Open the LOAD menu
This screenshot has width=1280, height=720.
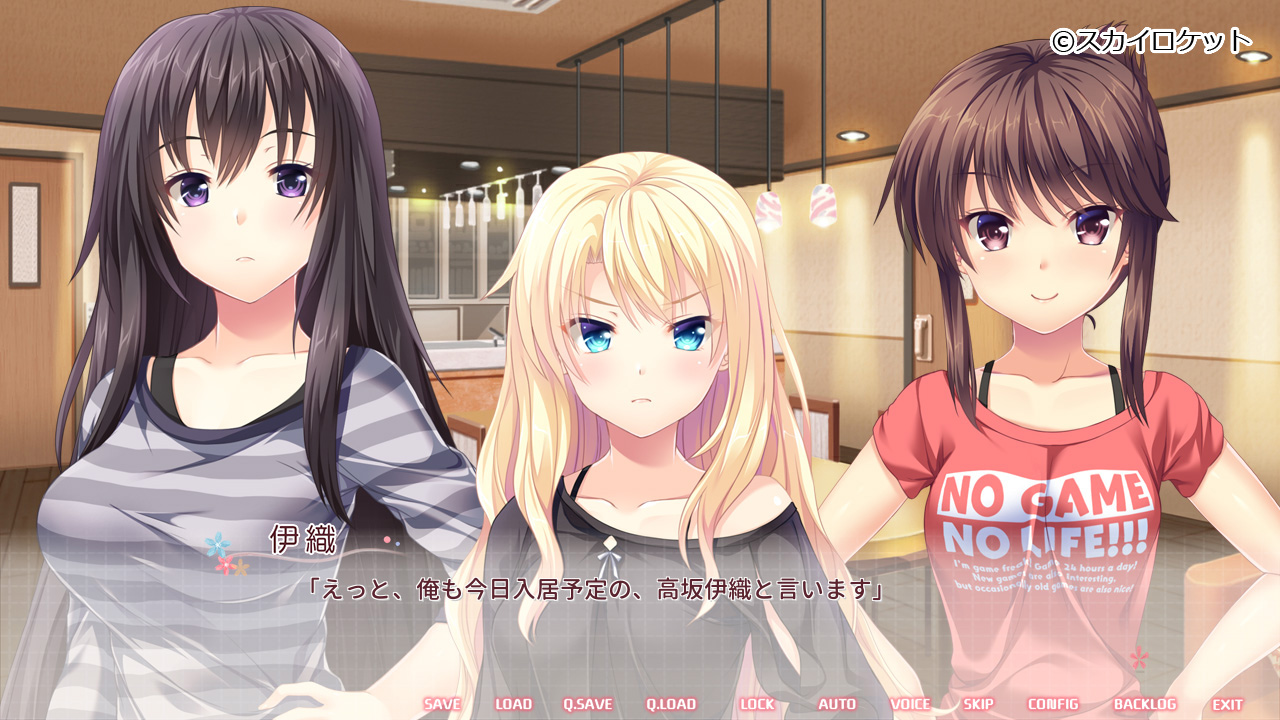(513, 704)
